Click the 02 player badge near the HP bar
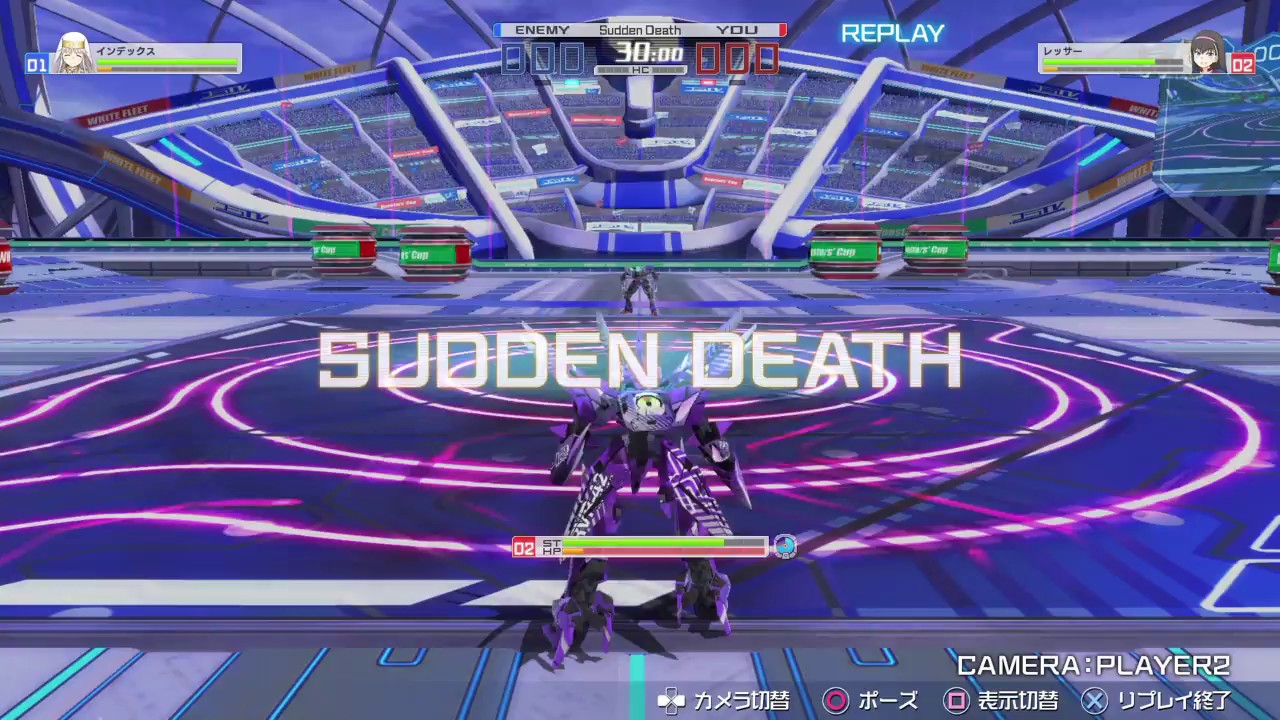This screenshot has height=720, width=1280. pos(524,546)
